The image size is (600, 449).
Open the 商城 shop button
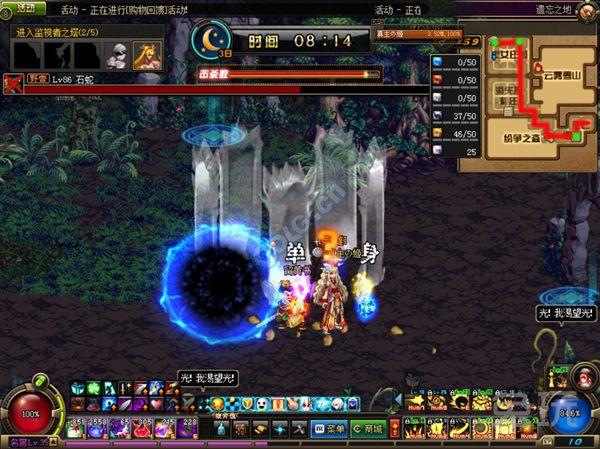[x=368, y=428]
